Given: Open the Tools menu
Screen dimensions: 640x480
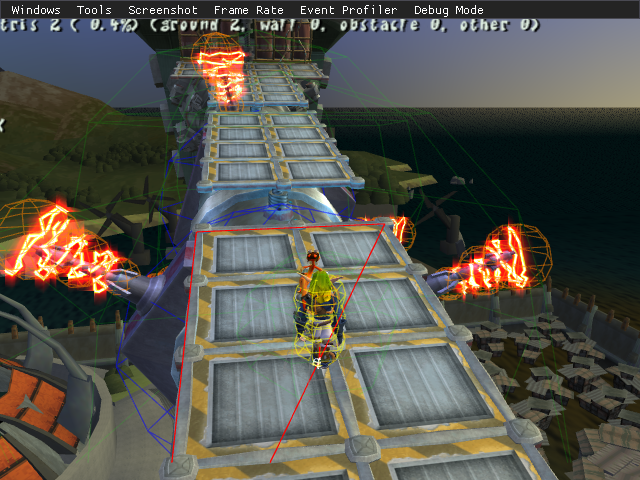Looking at the screenshot, I should tap(94, 10).
